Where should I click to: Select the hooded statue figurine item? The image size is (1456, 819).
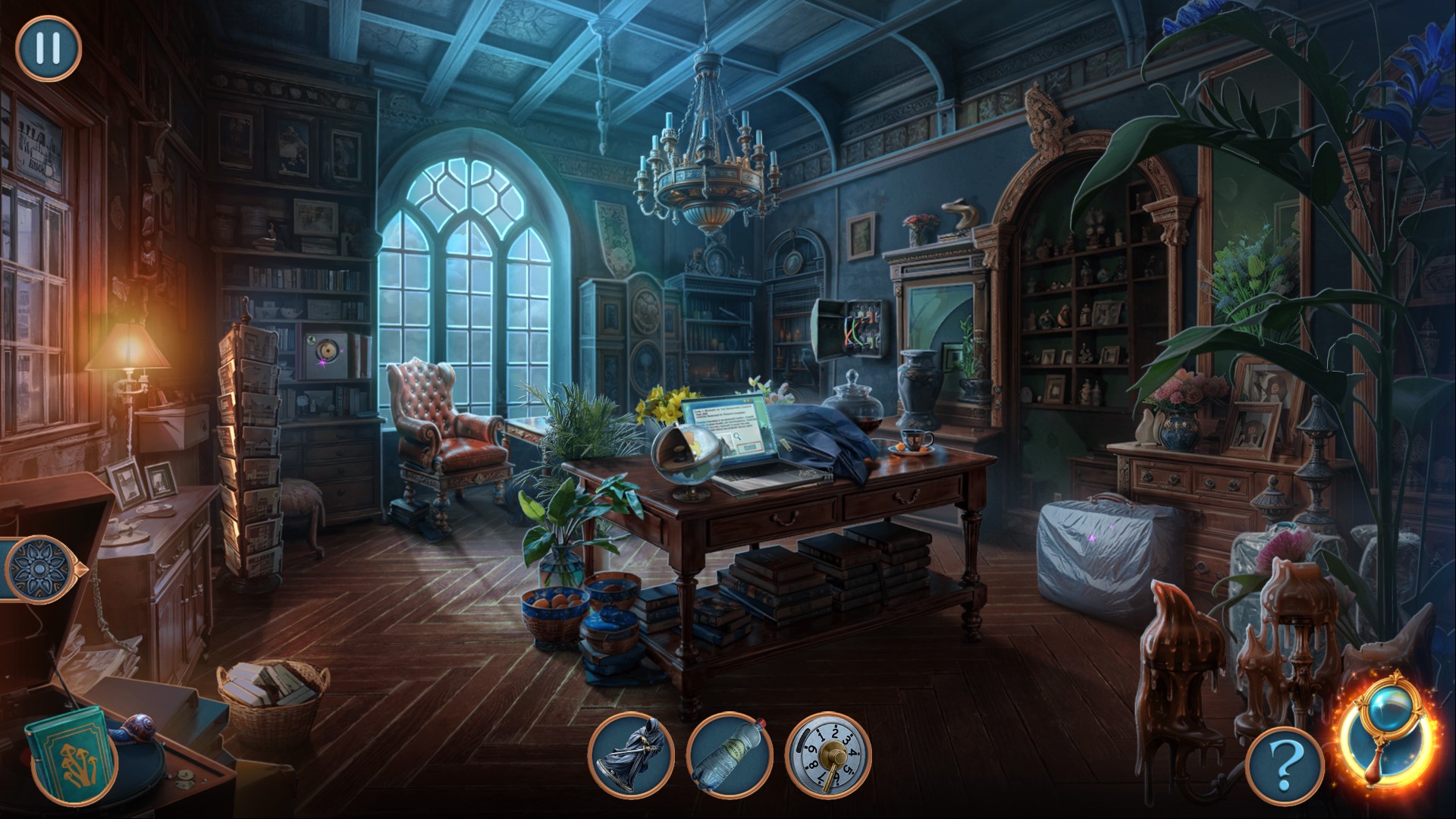point(631,755)
